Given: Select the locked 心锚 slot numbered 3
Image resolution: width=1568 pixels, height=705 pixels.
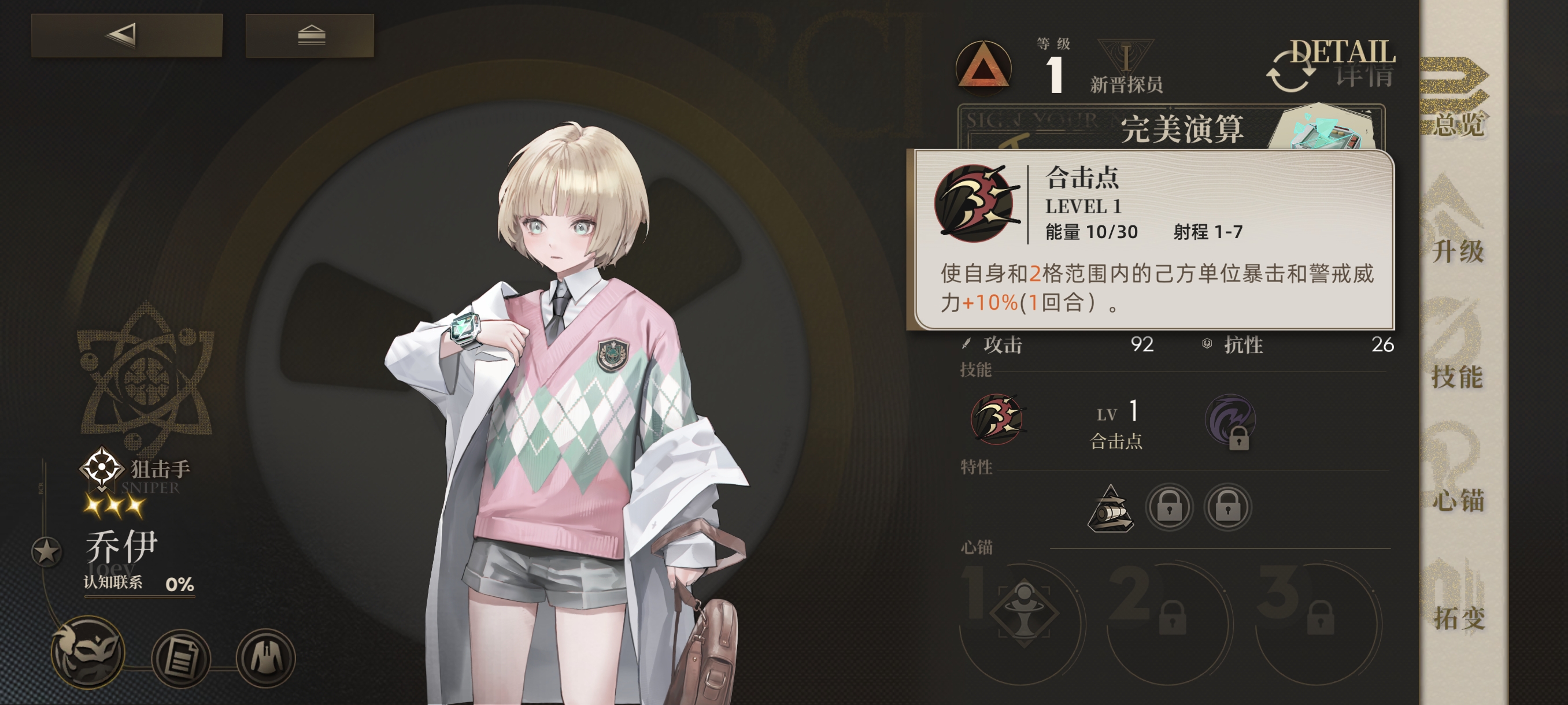Looking at the screenshot, I should (1318, 614).
